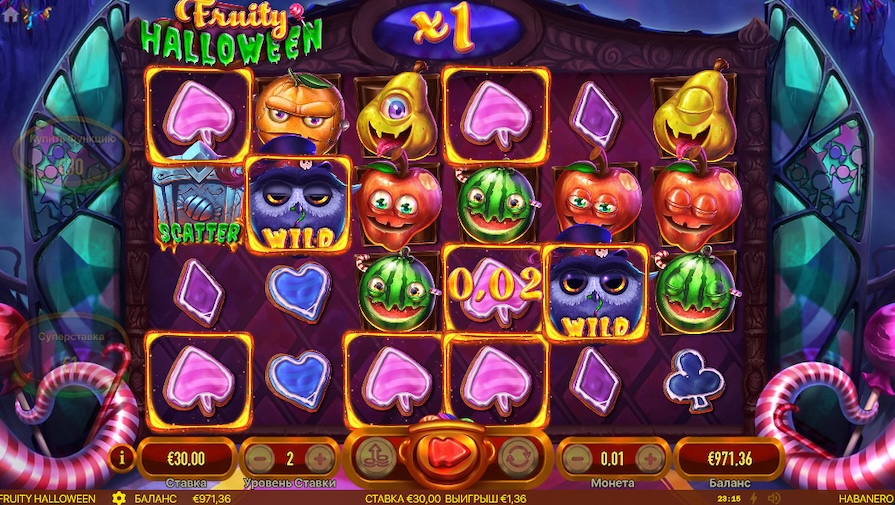Raise the coin value with plus

click(x=650, y=459)
